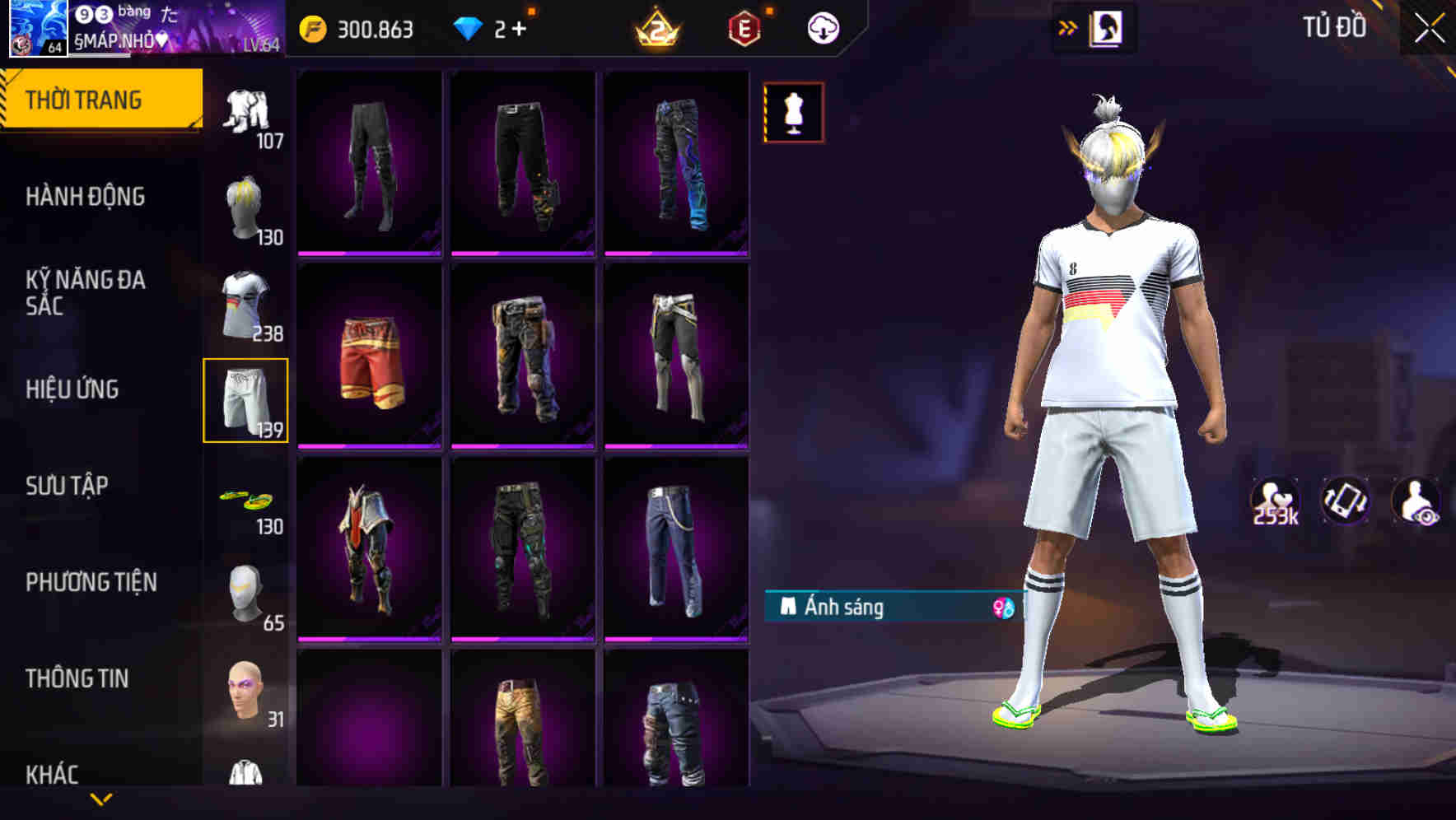Click the double-chevron arrows near the album icon
Viewport: 1456px width, 820px height.
coord(1068,27)
